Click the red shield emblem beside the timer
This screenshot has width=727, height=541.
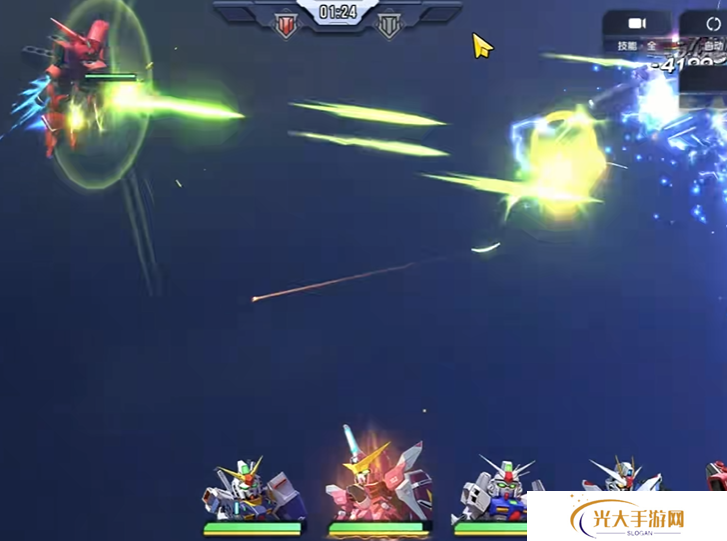(x=287, y=26)
